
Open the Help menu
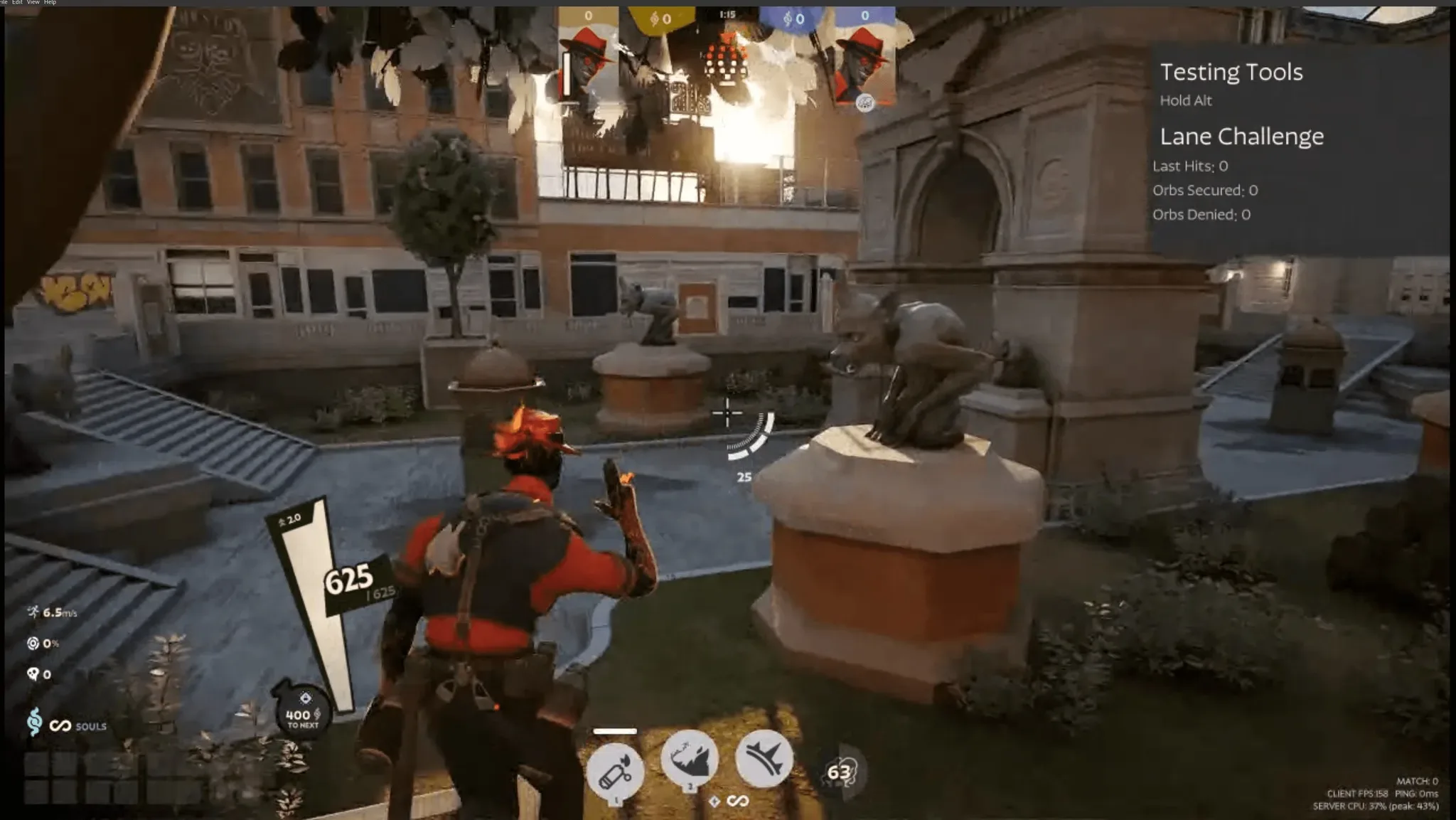(x=50, y=2)
